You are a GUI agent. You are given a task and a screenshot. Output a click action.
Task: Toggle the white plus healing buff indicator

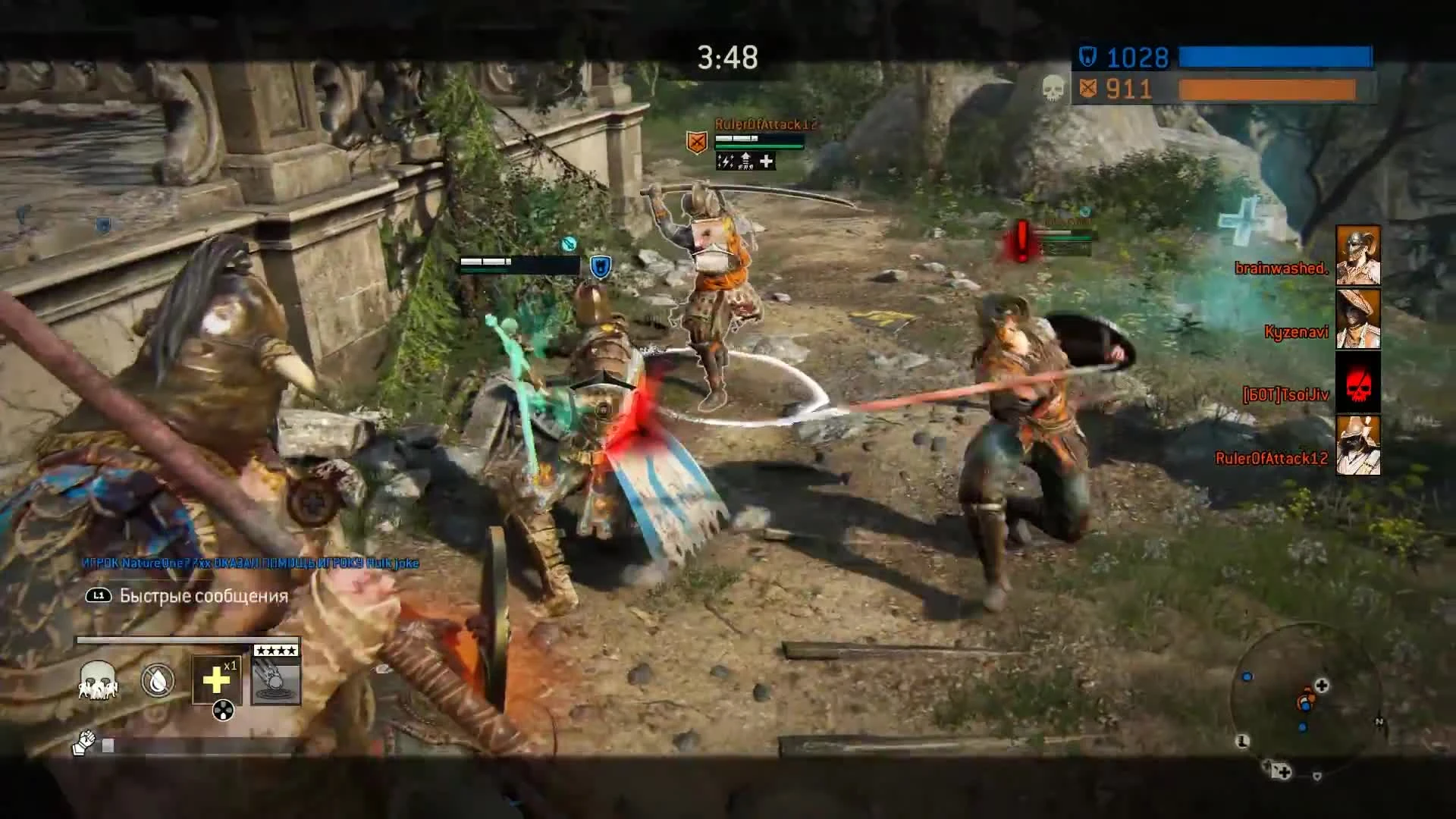[x=766, y=162]
